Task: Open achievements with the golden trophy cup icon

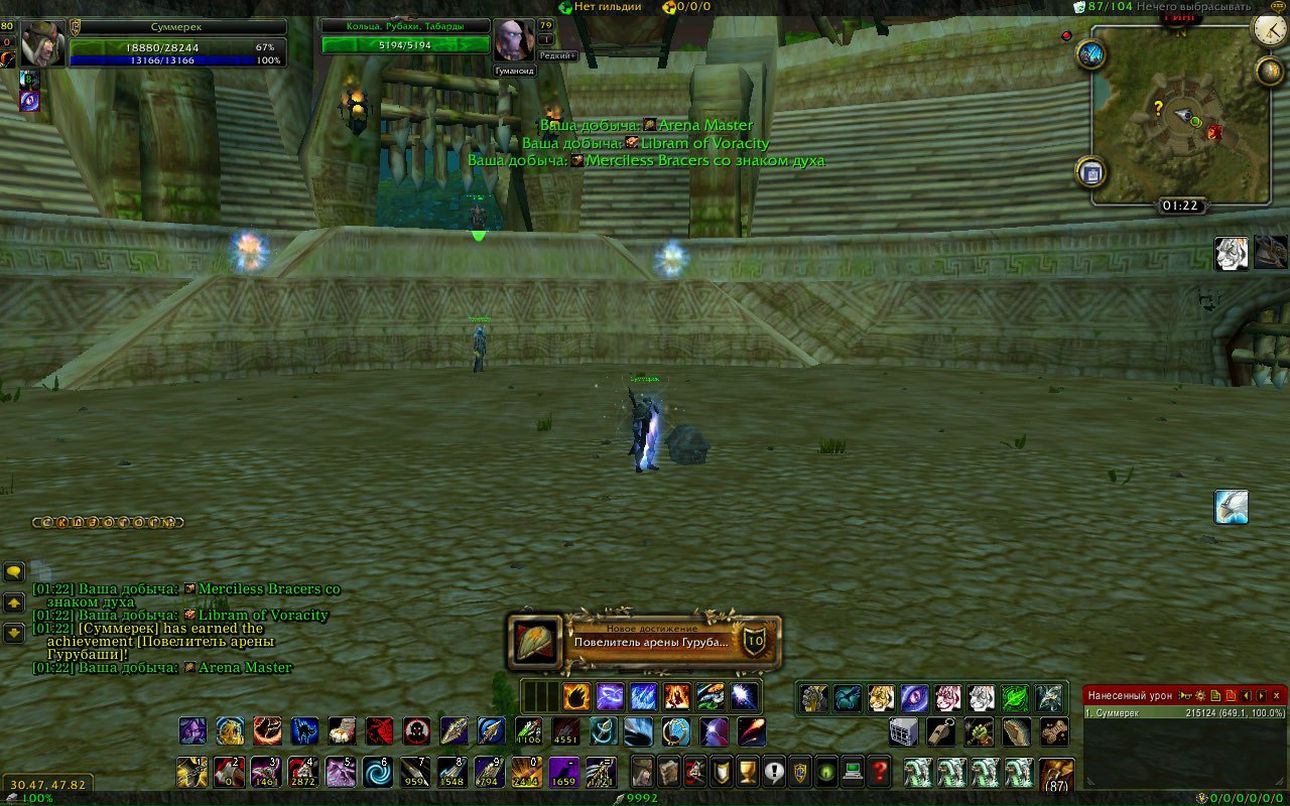Action: pyautogui.click(x=747, y=772)
